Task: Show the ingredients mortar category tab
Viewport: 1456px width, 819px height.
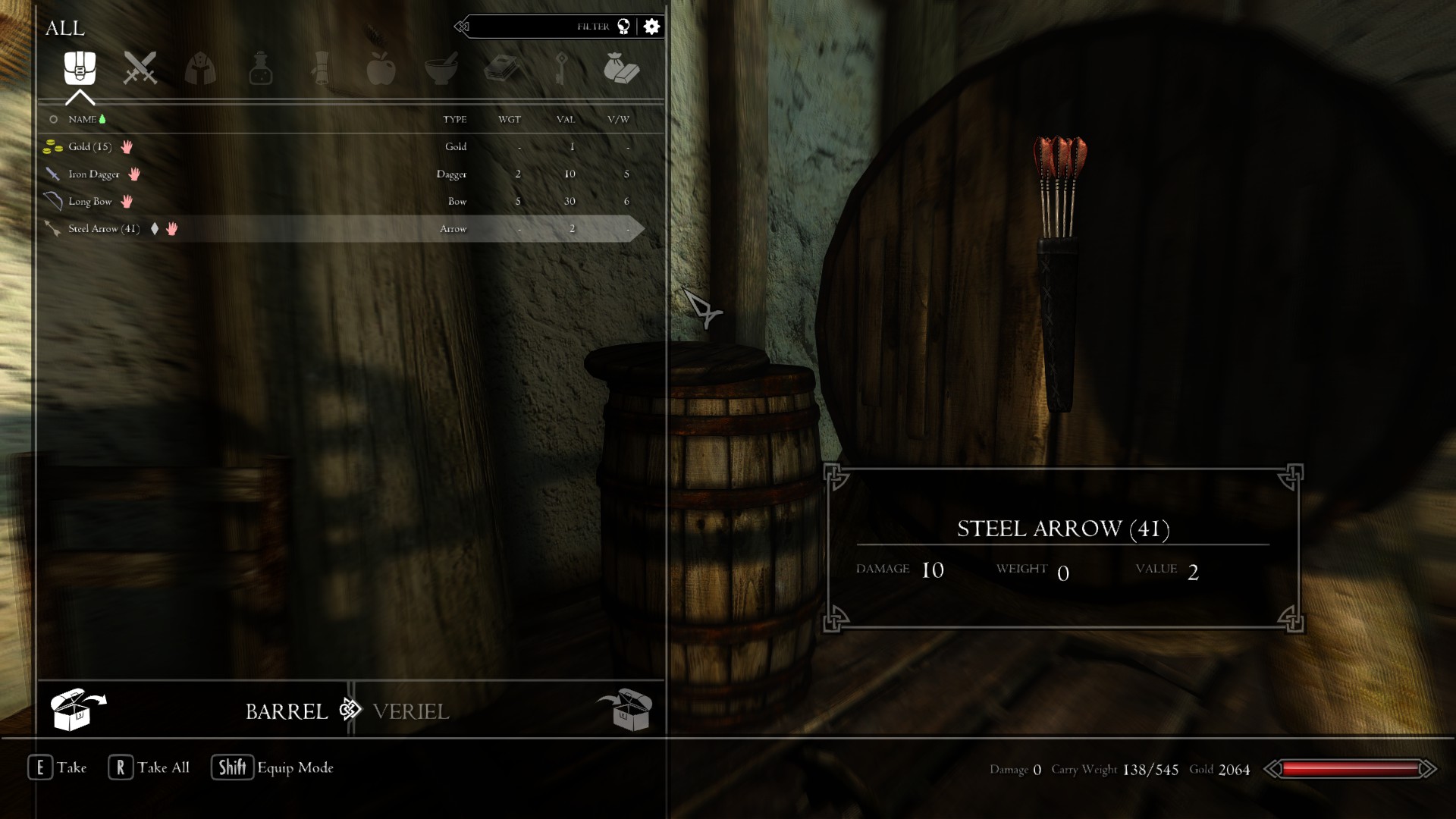Action: coord(441,68)
